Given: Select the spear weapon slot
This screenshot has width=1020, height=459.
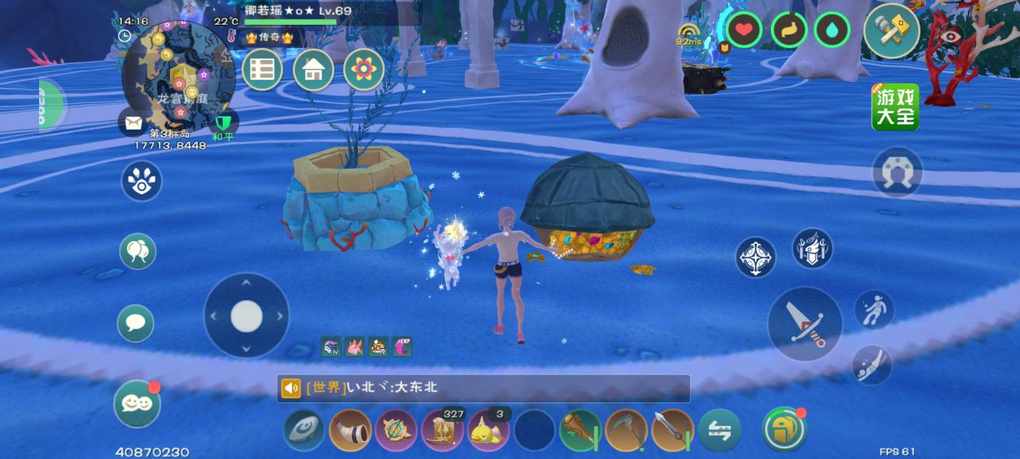Looking at the screenshot, I should pos(672,430).
